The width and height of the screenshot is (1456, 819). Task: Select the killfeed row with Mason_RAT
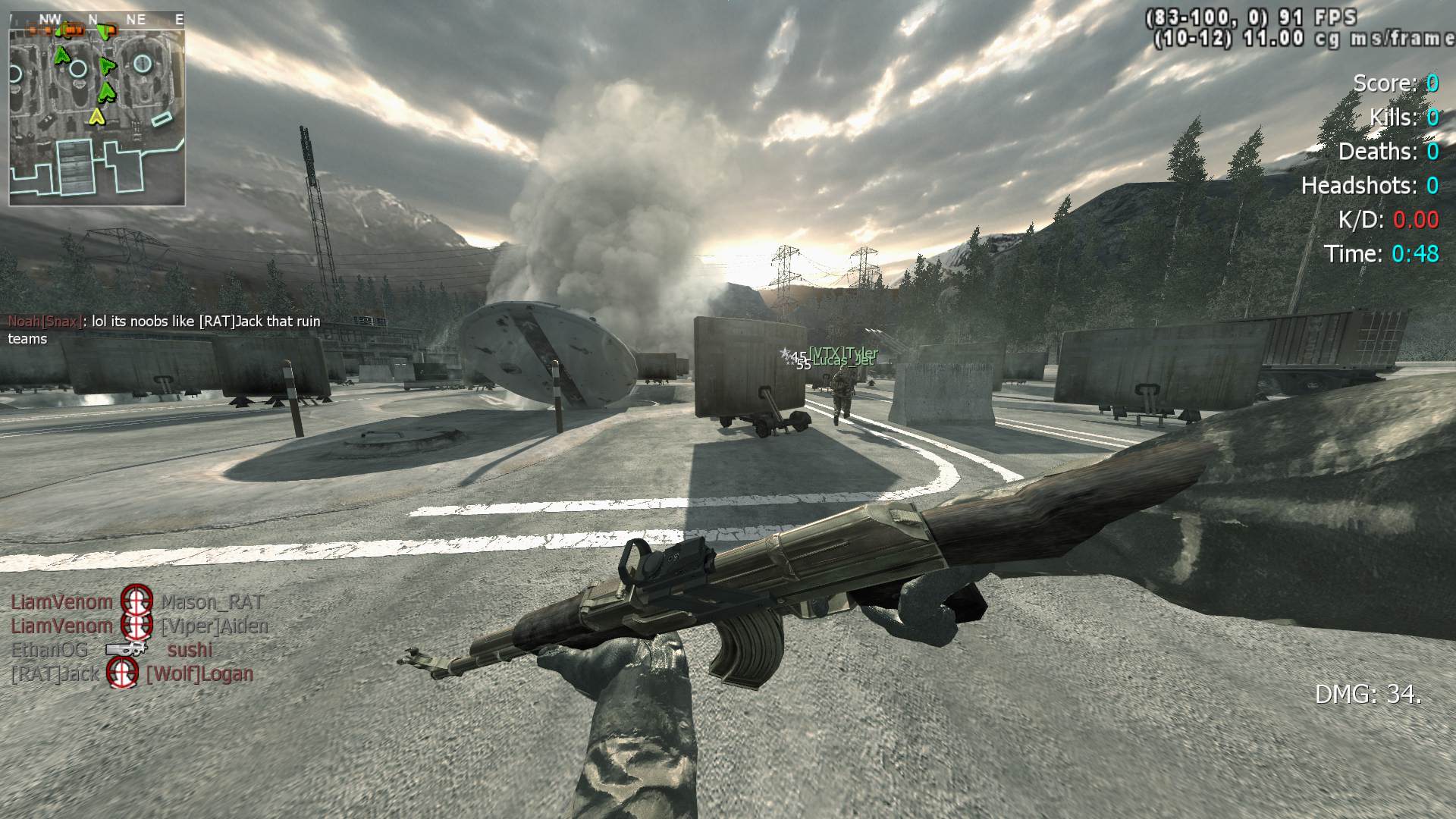point(137,602)
